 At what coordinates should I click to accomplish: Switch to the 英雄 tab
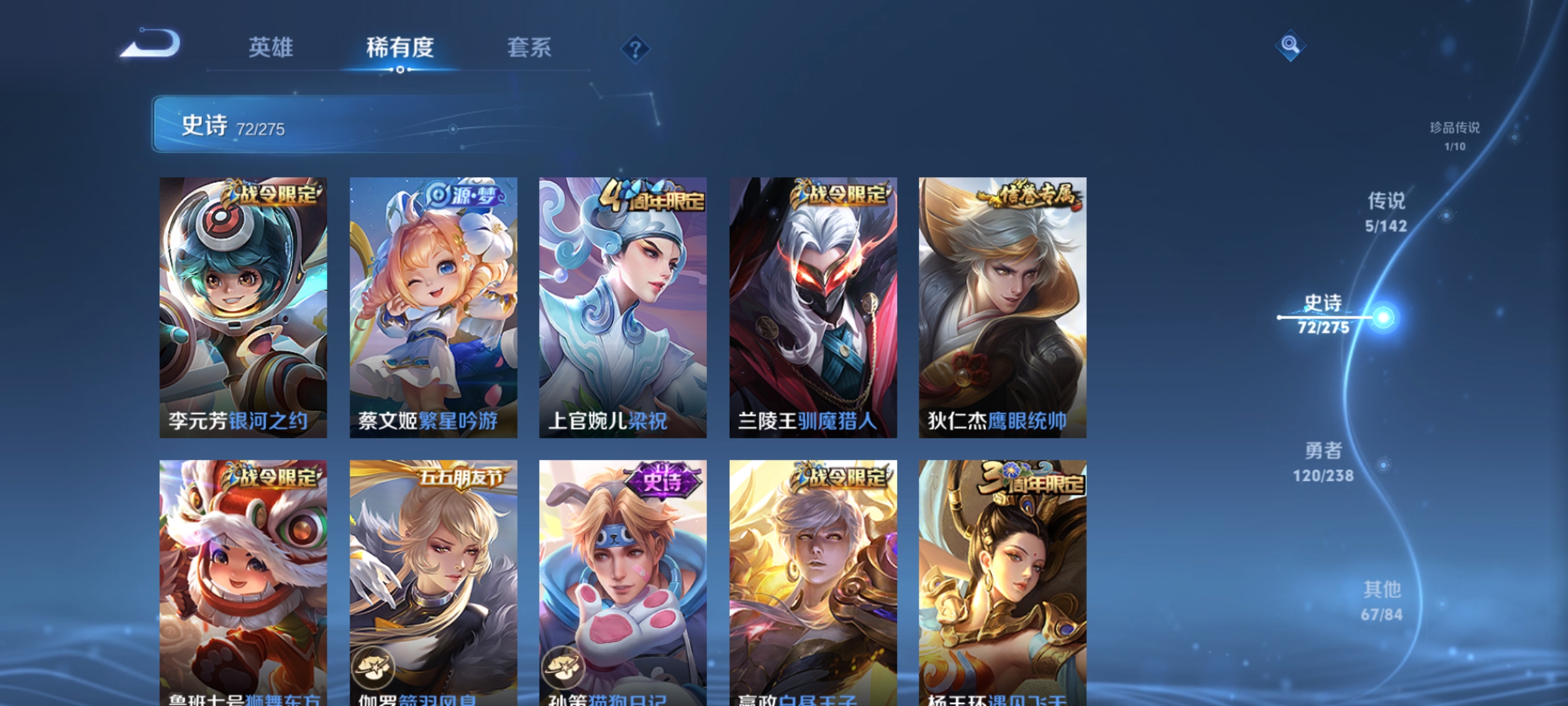pyautogui.click(x=271, y=47)
